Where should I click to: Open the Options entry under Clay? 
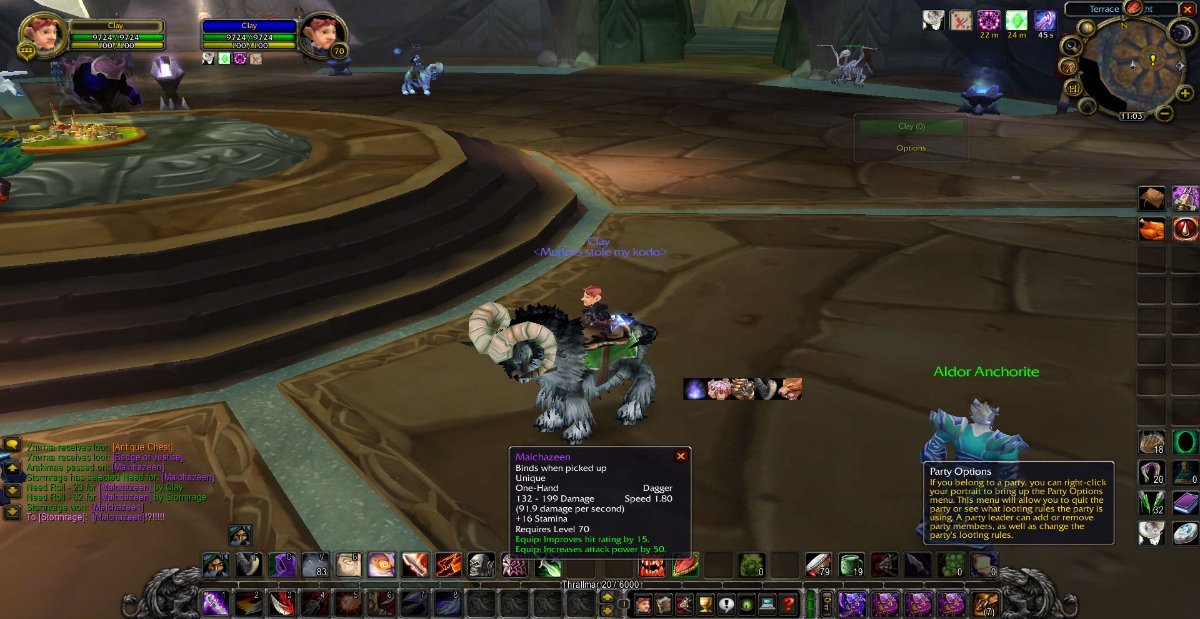911,148
